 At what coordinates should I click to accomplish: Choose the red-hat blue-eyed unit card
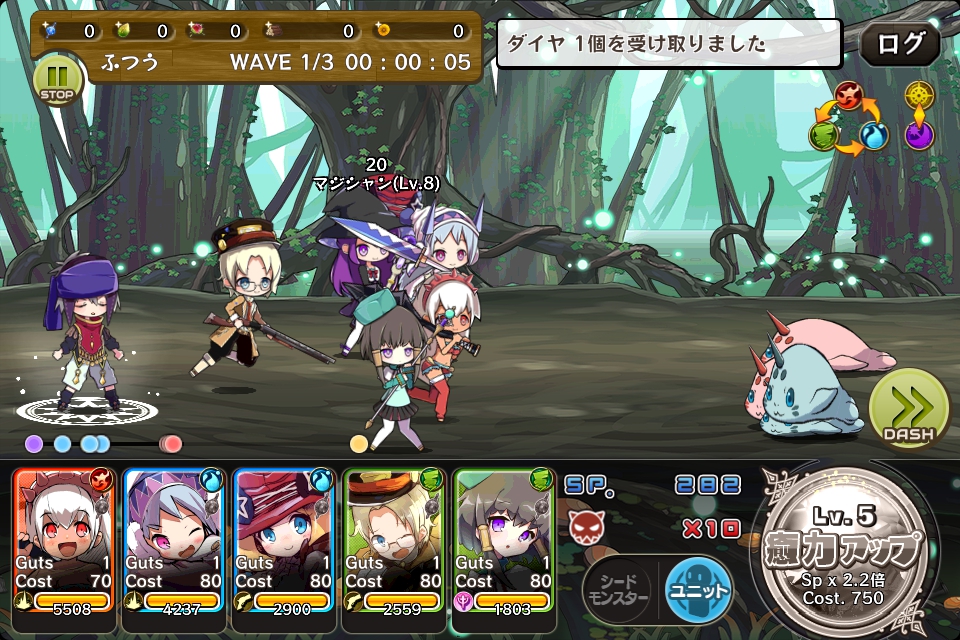tap(285, 539)
